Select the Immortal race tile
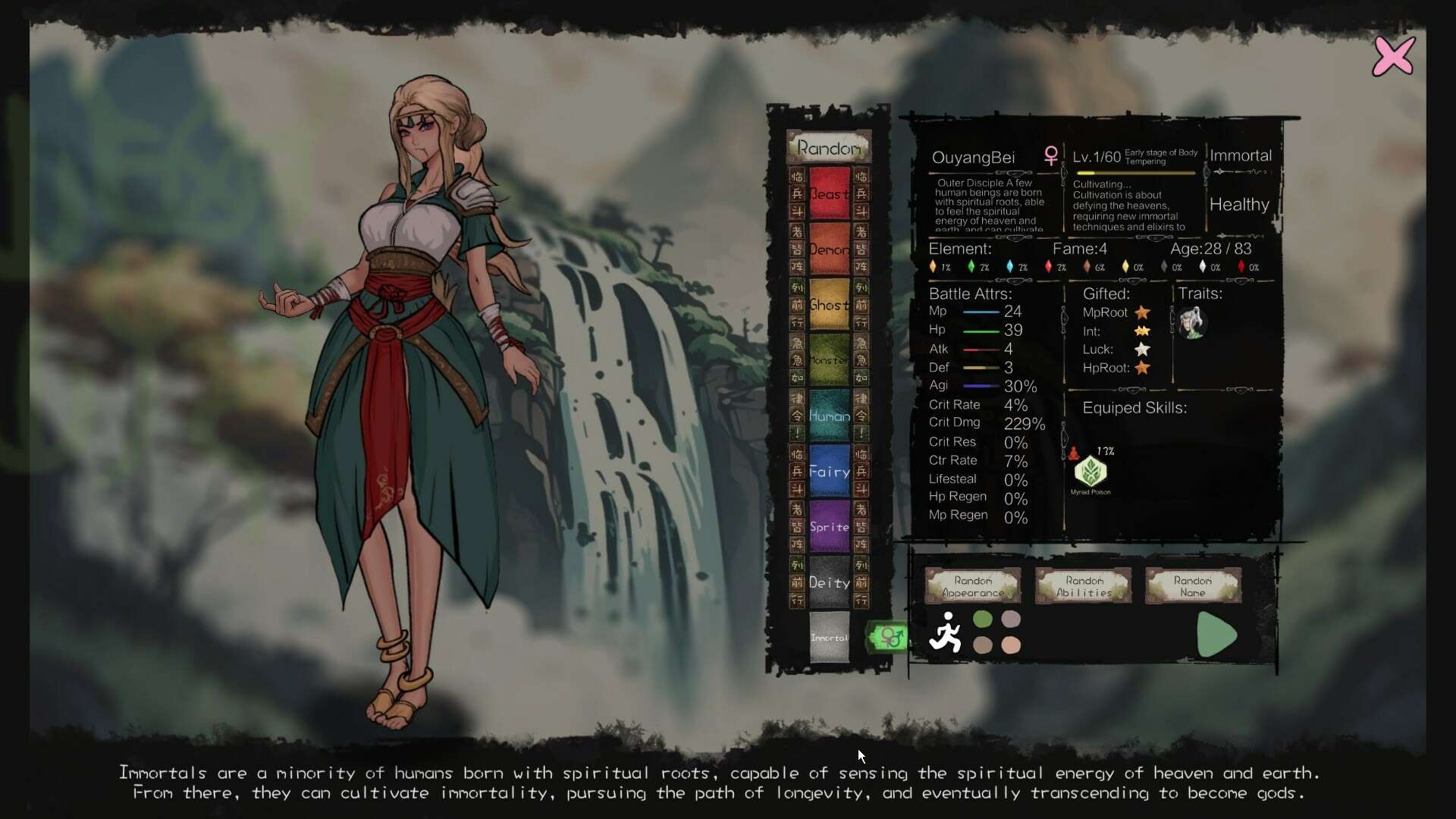 coord(829,638)
